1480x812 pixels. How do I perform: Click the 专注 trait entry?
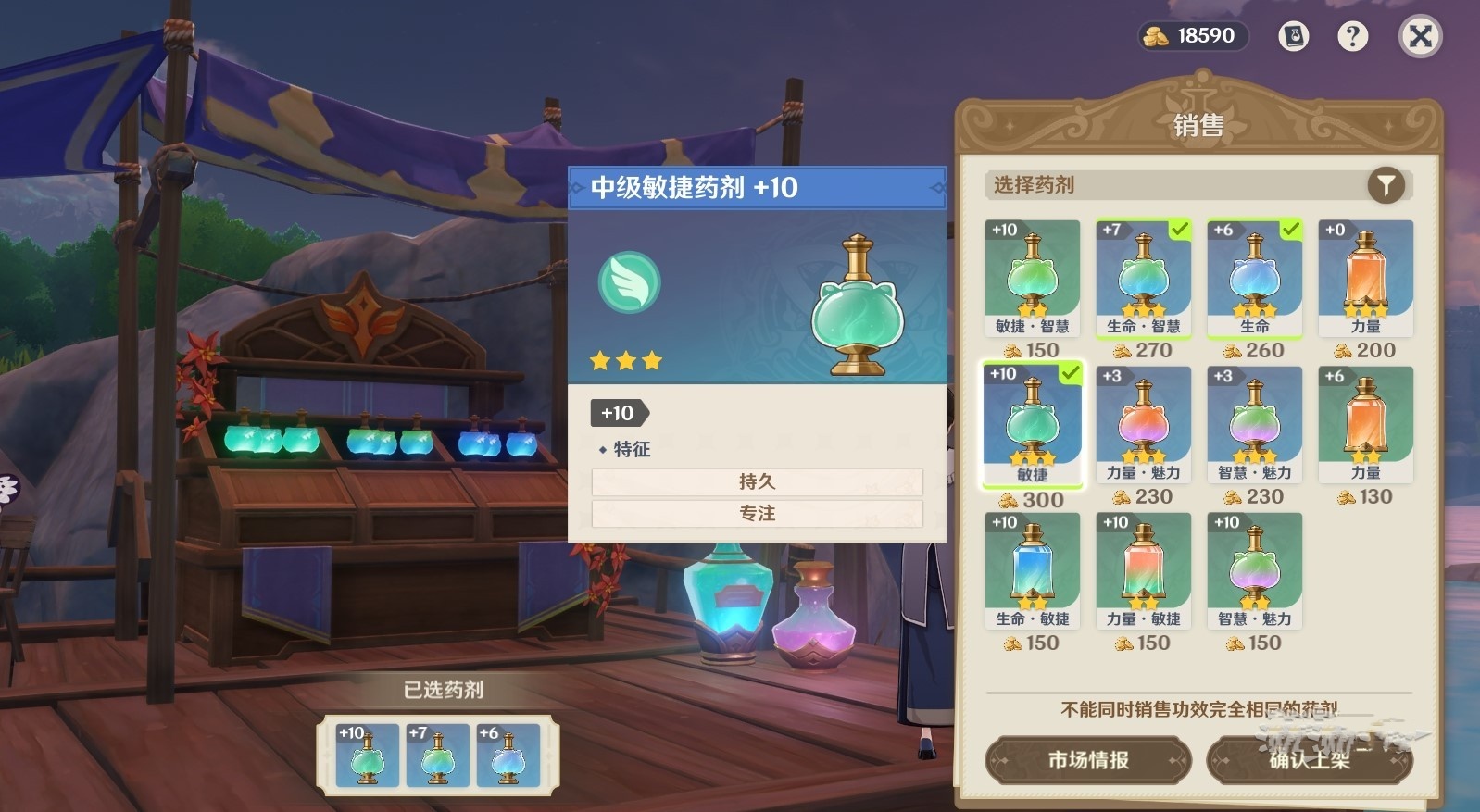point(757,514)
